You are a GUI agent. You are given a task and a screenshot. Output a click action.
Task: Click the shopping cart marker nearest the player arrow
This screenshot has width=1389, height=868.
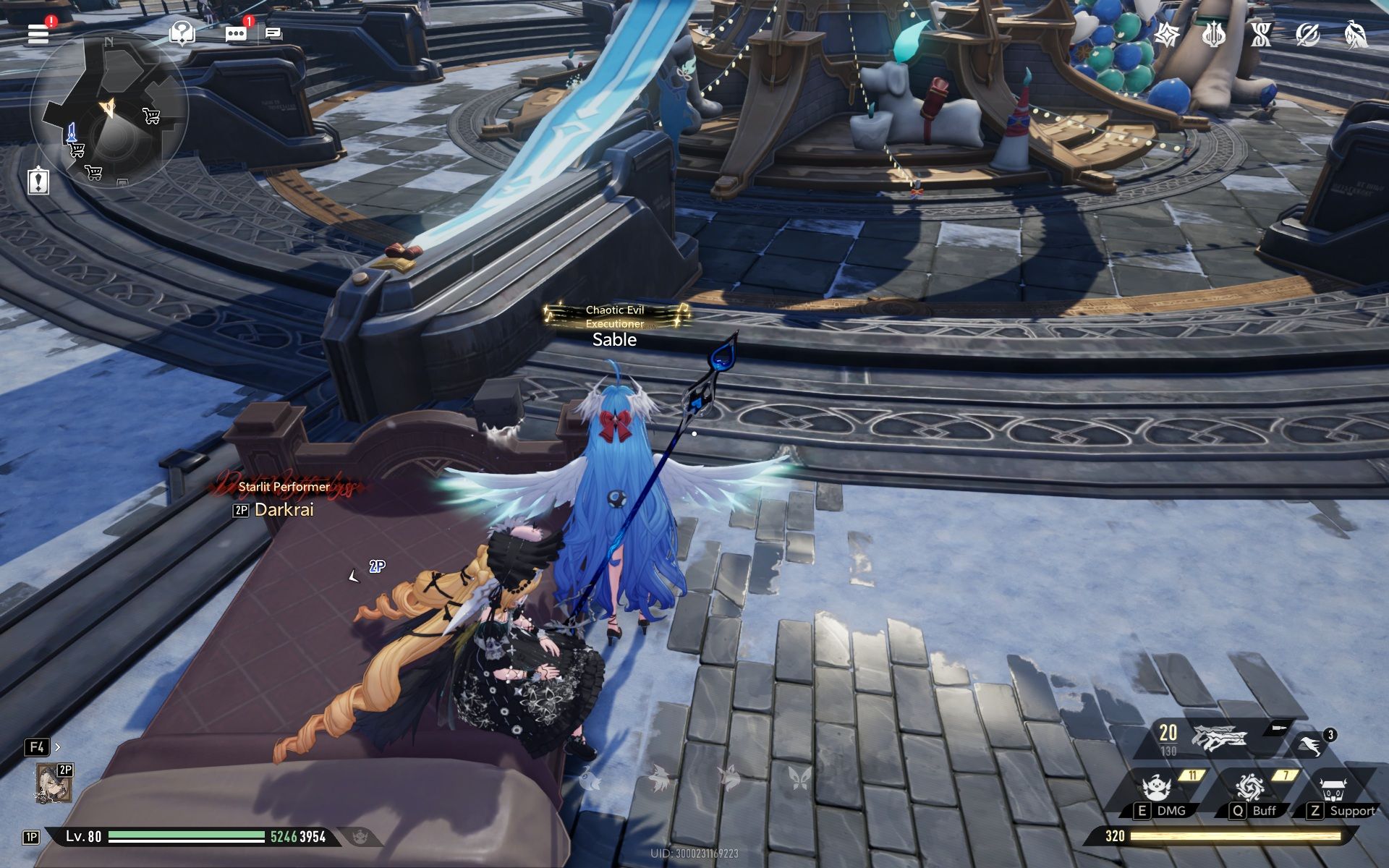(151, 115)
